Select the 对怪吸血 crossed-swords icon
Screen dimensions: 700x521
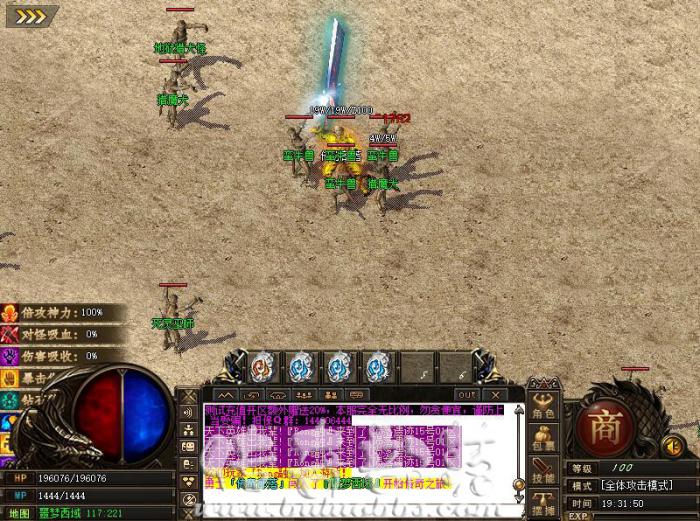pyautogui.click(x=10, y=334)
